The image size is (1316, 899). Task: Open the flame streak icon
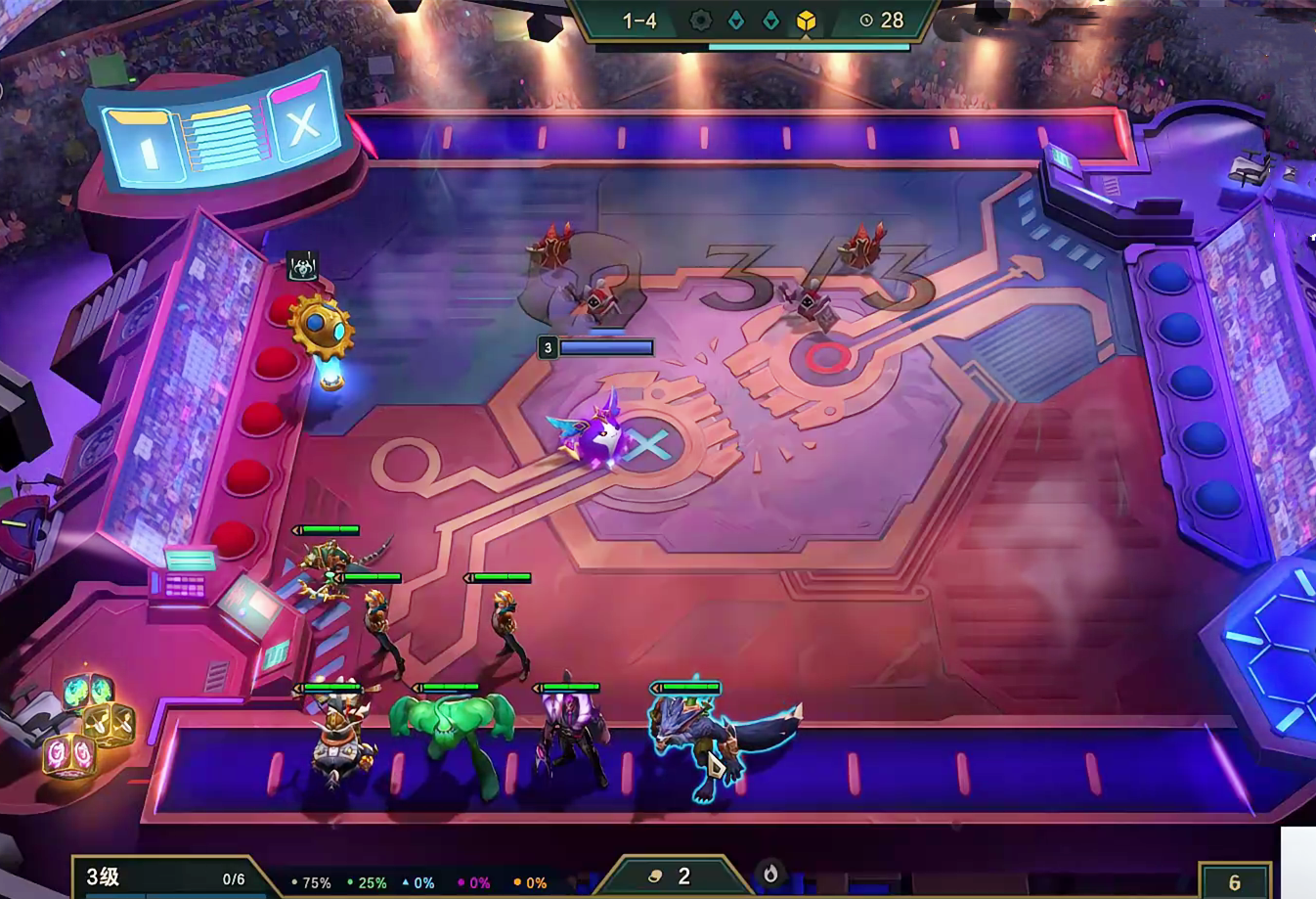(770, 874)
